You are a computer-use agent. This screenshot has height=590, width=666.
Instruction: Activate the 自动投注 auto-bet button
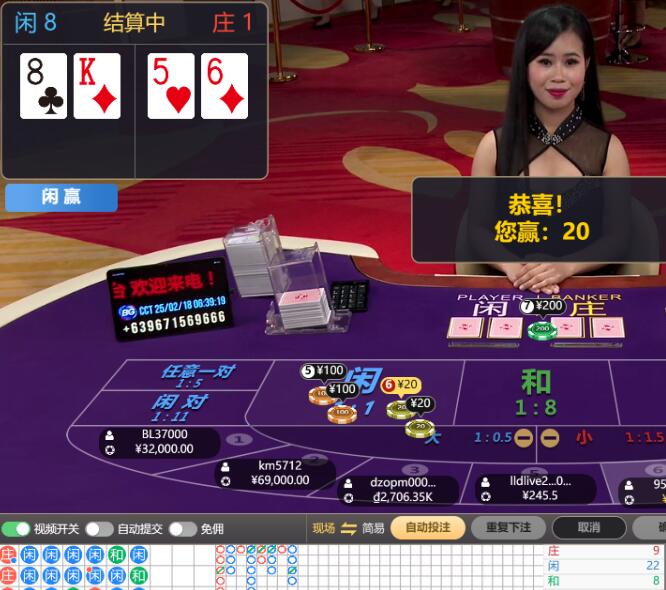(427, 528)
